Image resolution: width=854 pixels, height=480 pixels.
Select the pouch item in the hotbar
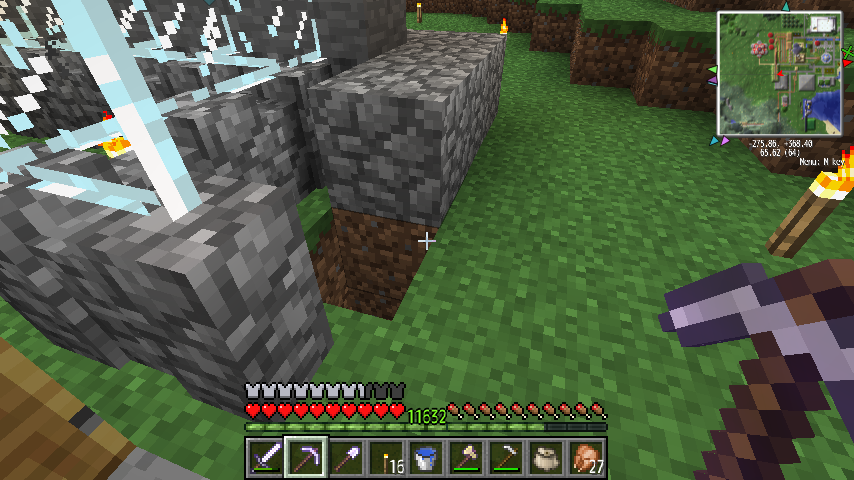pos(545,458)
